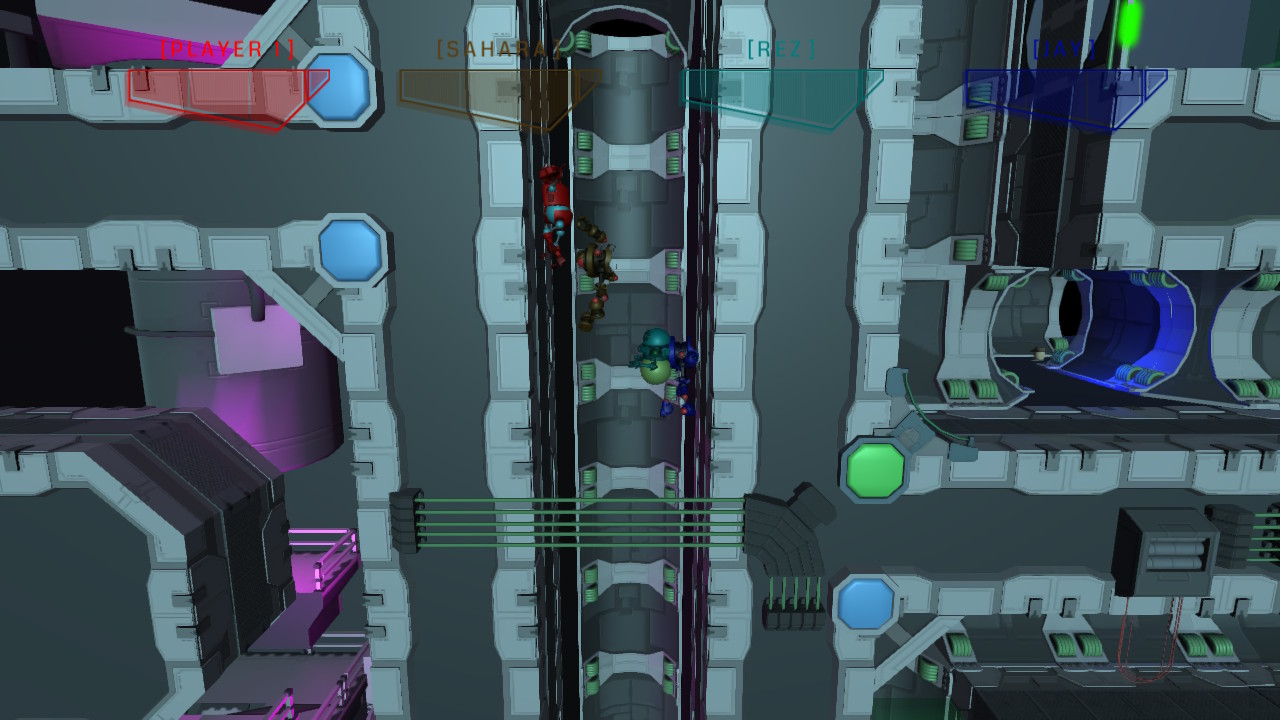Toggle the green glowing indicator at top right corner
Screen dimensions: 1280x720
[1128, 25]
